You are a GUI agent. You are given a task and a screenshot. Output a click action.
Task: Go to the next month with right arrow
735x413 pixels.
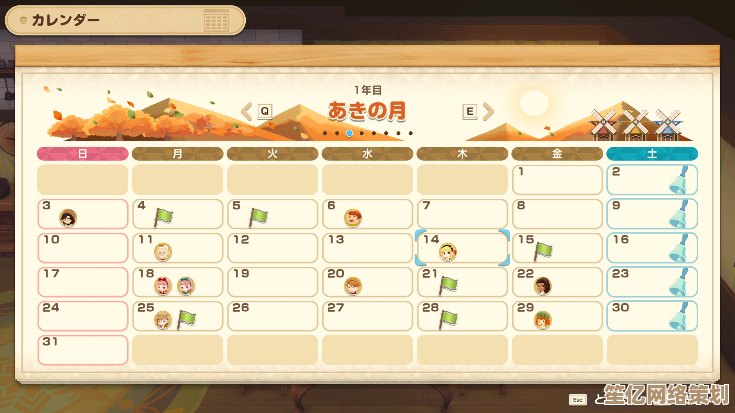[x=488, y=111]
